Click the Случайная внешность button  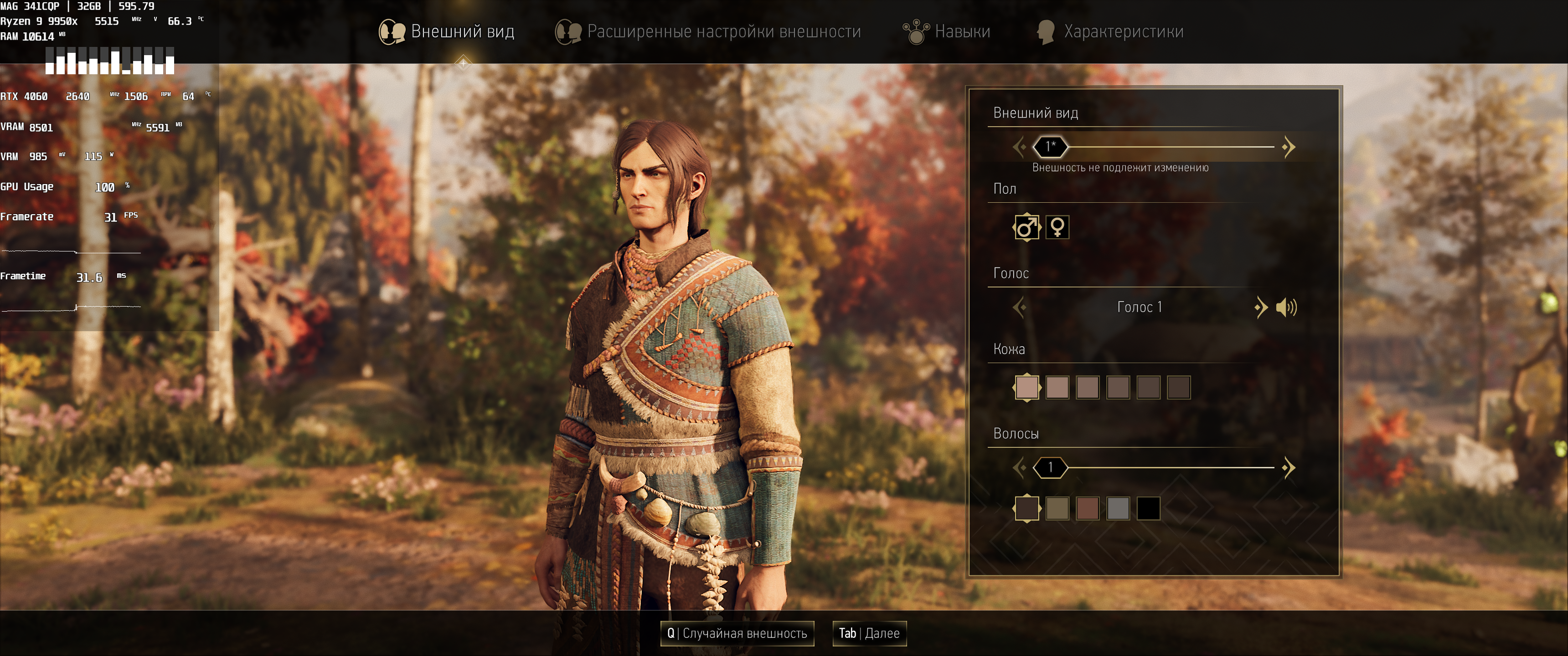[x=737, y=634]
